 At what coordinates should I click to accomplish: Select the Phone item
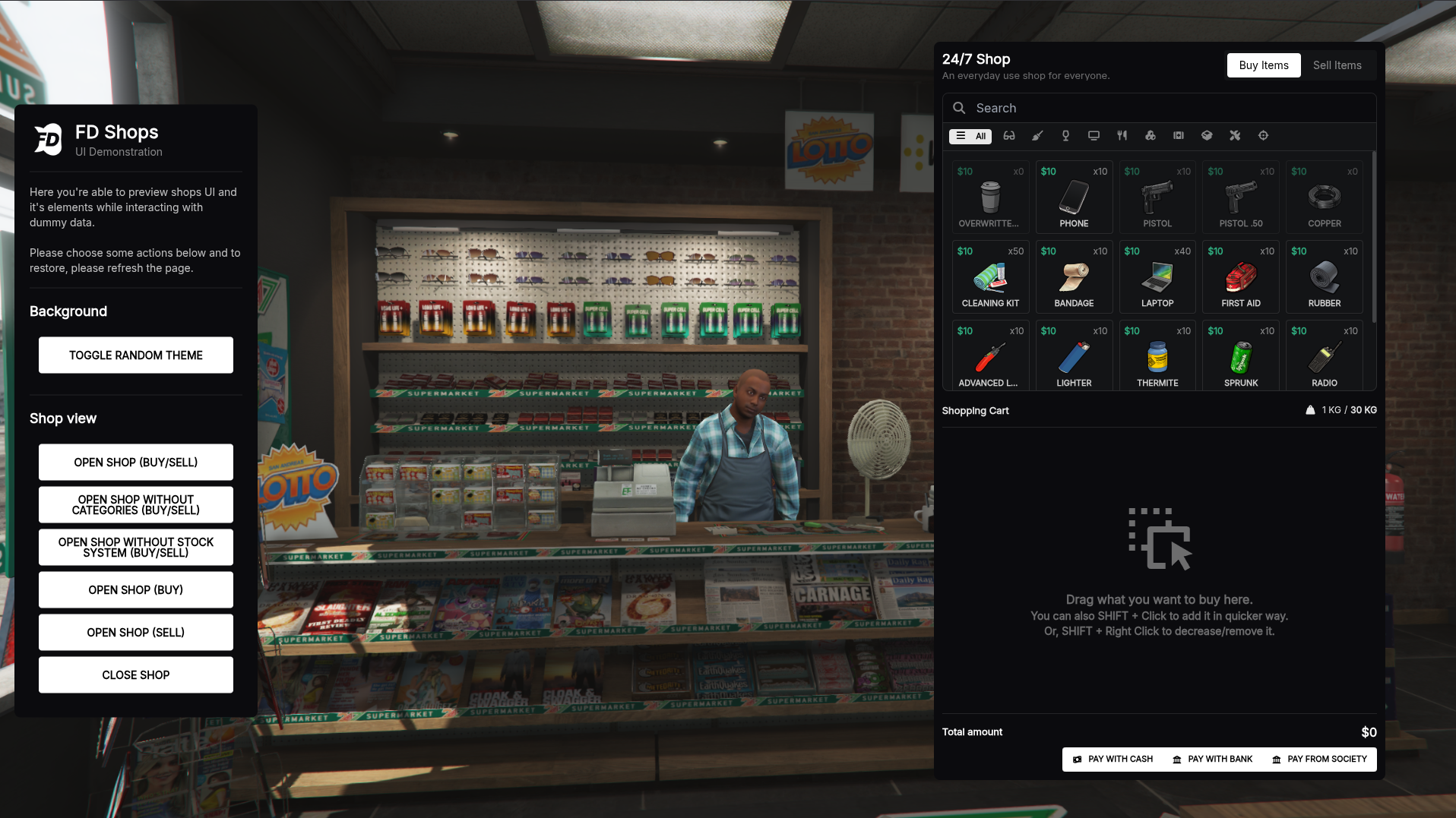[1074, 197]
